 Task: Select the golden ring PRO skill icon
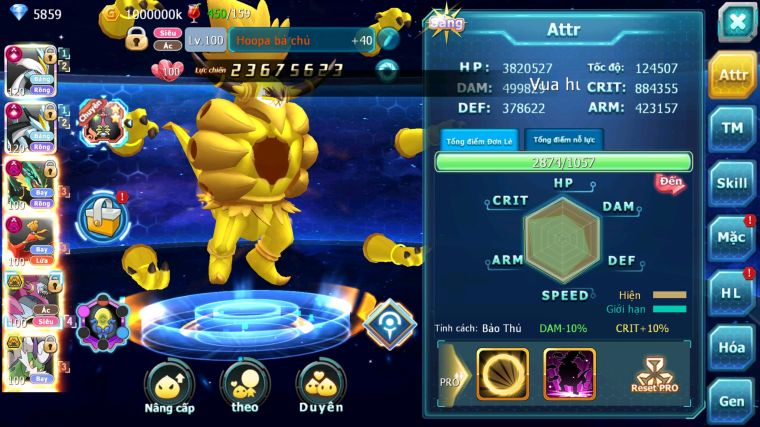[503, 373]
